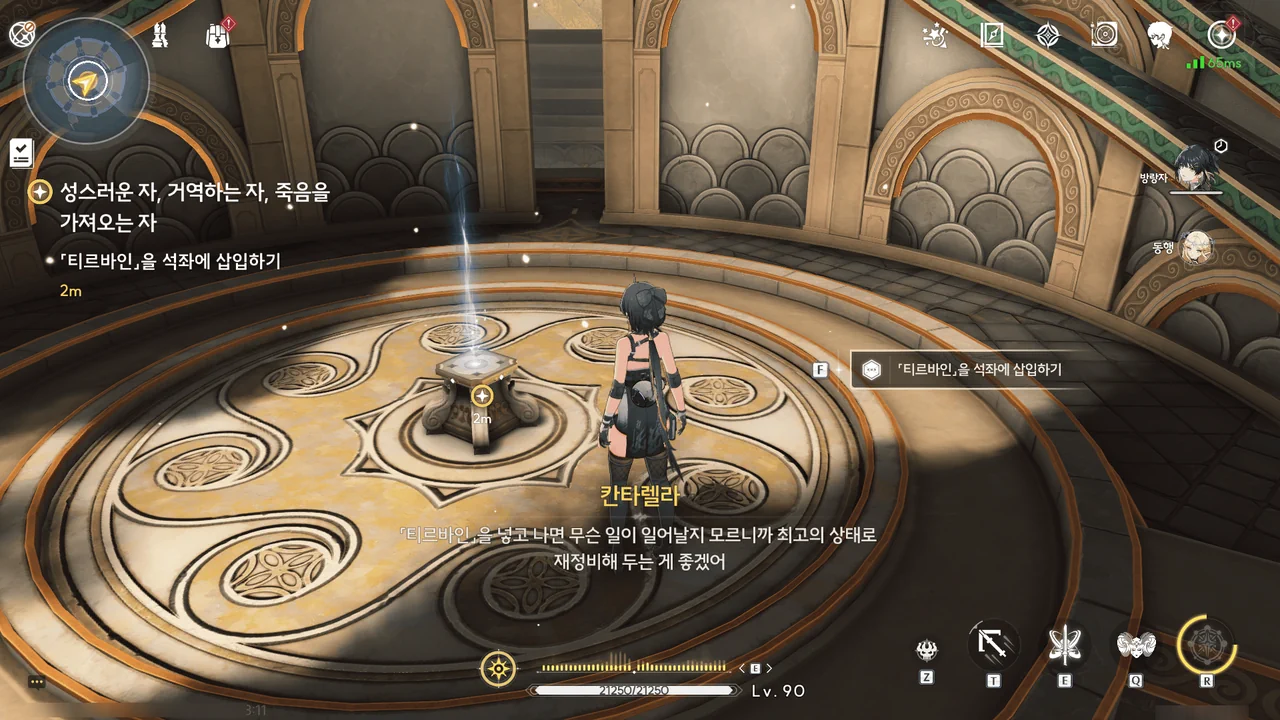
Task: Activate the resonance liberation icon with yellow ring
Action: tap(1206, 644)
